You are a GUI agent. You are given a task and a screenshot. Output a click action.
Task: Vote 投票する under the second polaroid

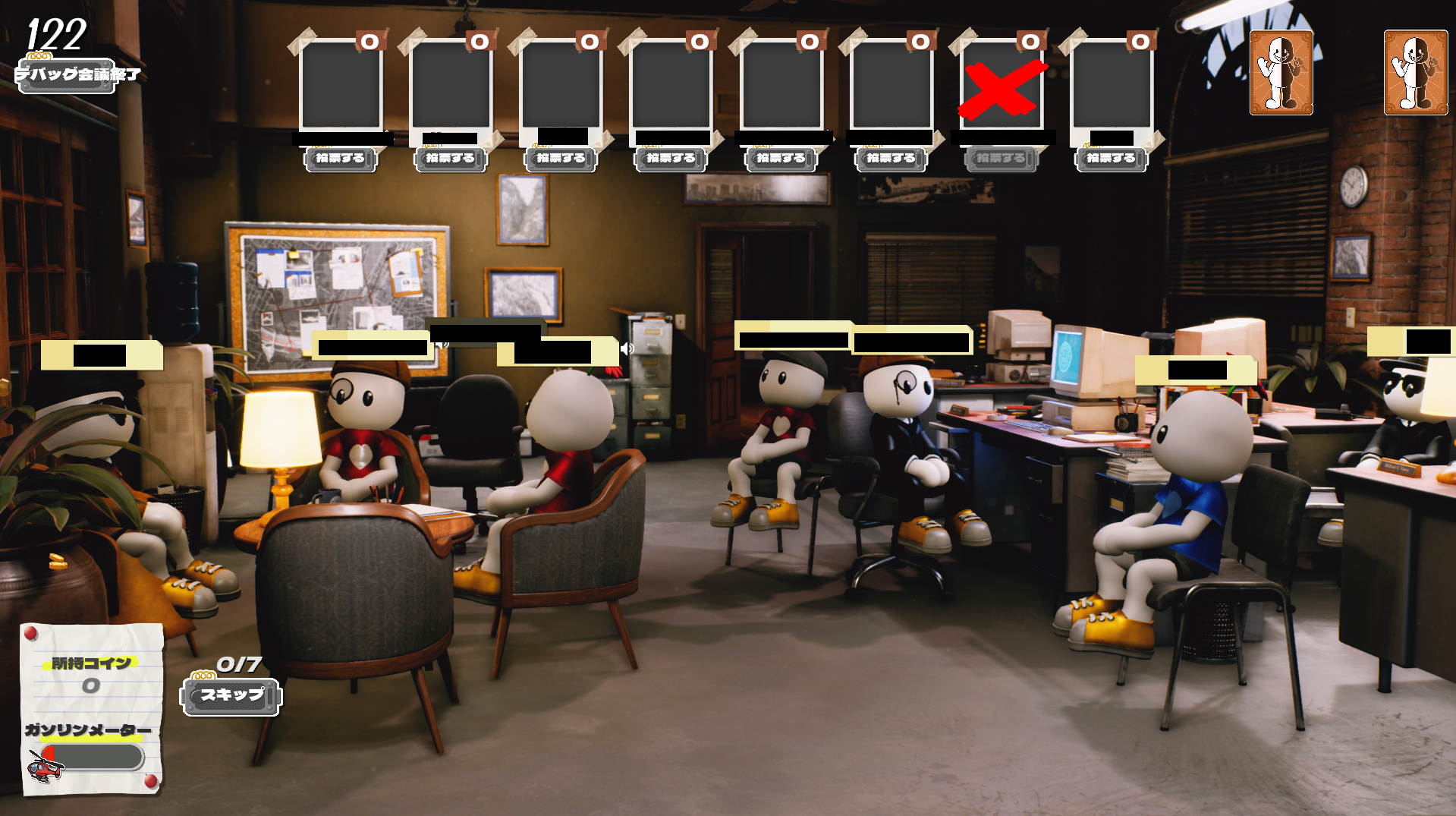click(x=449, y=159)
